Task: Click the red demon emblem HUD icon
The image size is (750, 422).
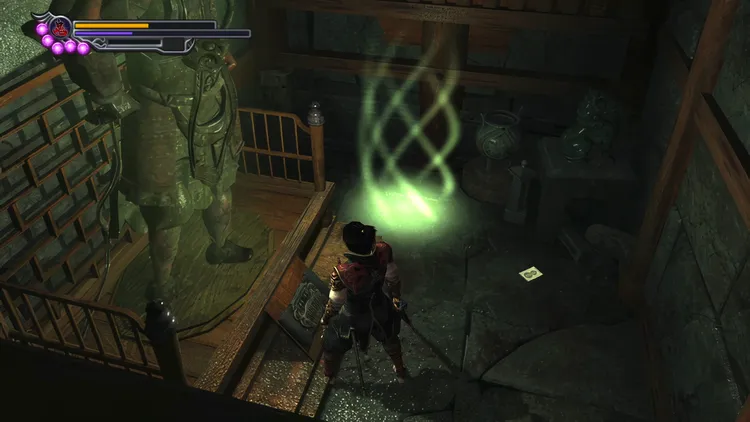Action: point(59,26)
